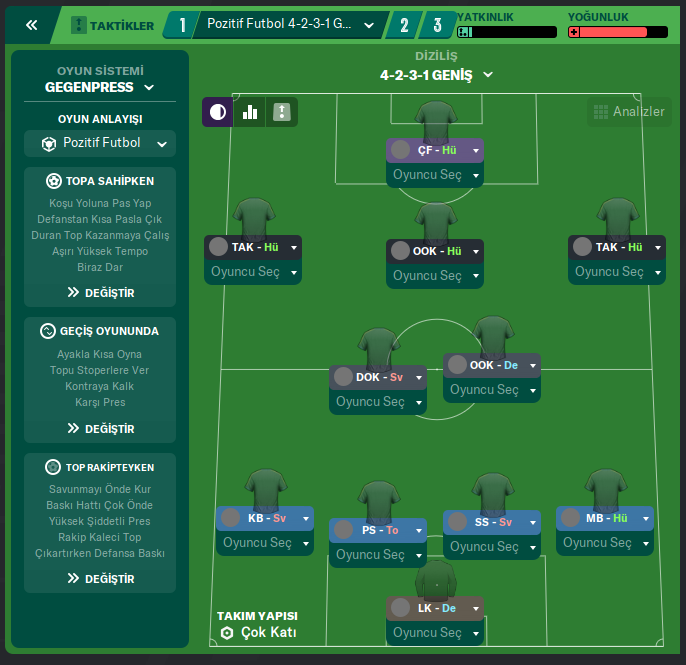
Task: Open the ÇF - Hü role dropdown
Action: (x=477, y=150)
